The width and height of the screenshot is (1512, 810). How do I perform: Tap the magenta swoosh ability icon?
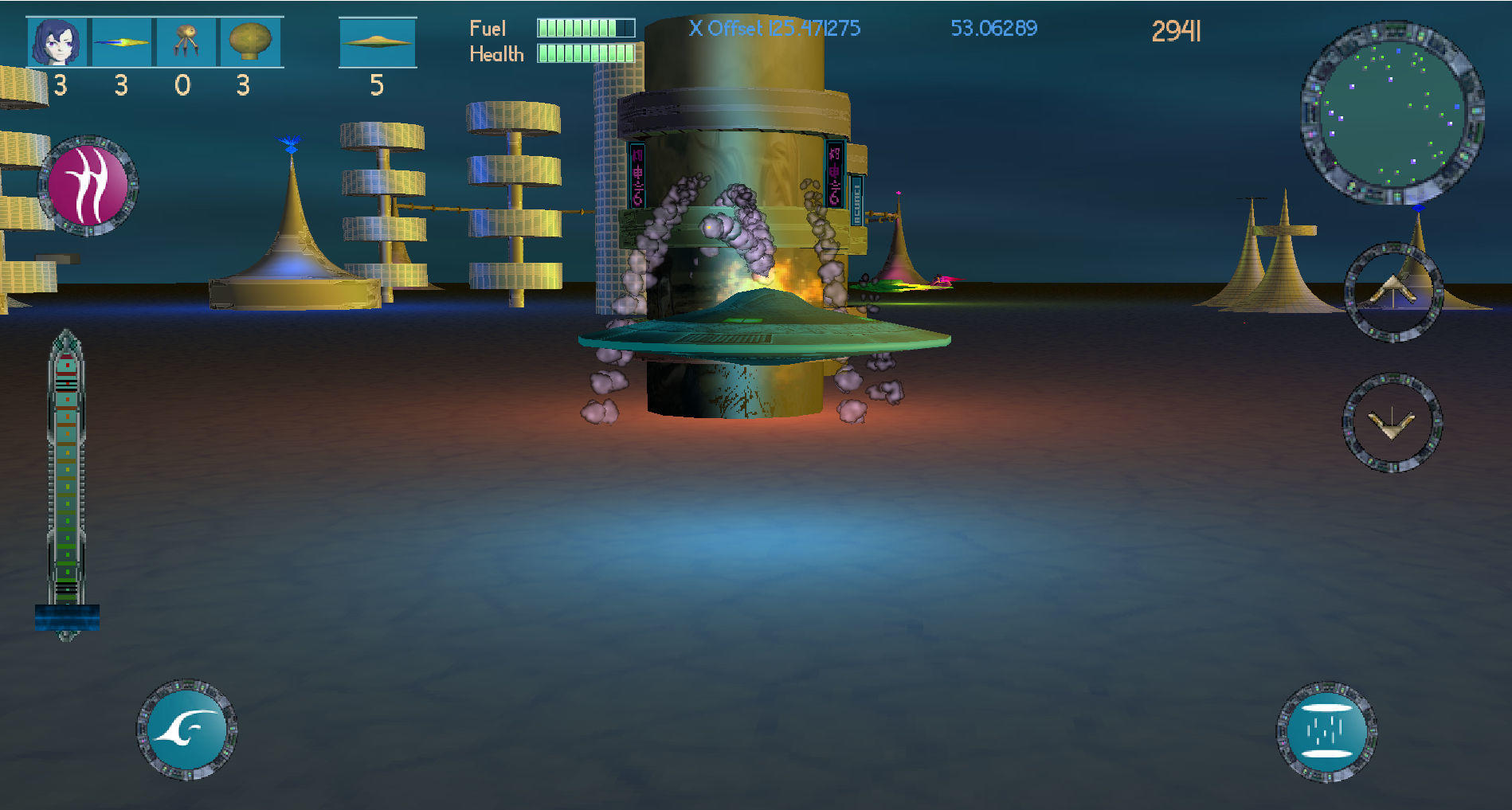(x=89, y=186)
